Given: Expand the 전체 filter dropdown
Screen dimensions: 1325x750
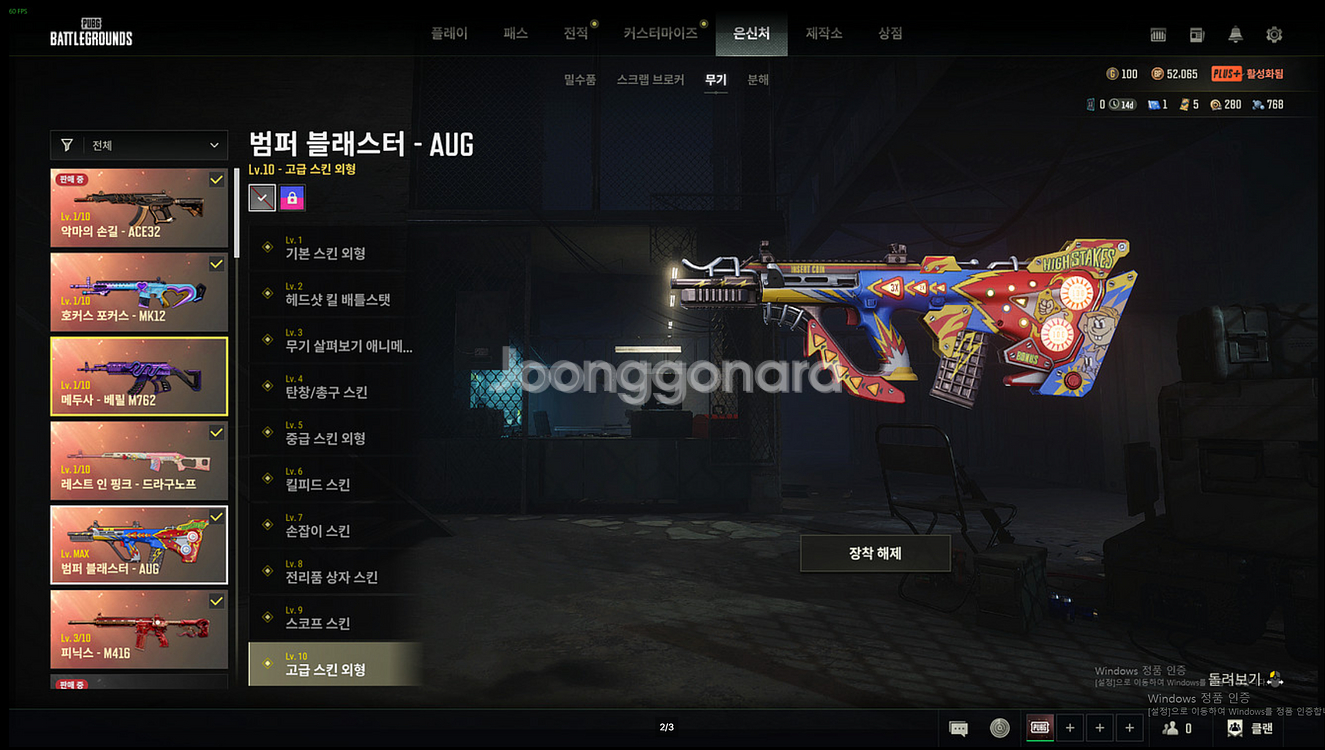Looking at the screenshot, I should coord(140,145).
